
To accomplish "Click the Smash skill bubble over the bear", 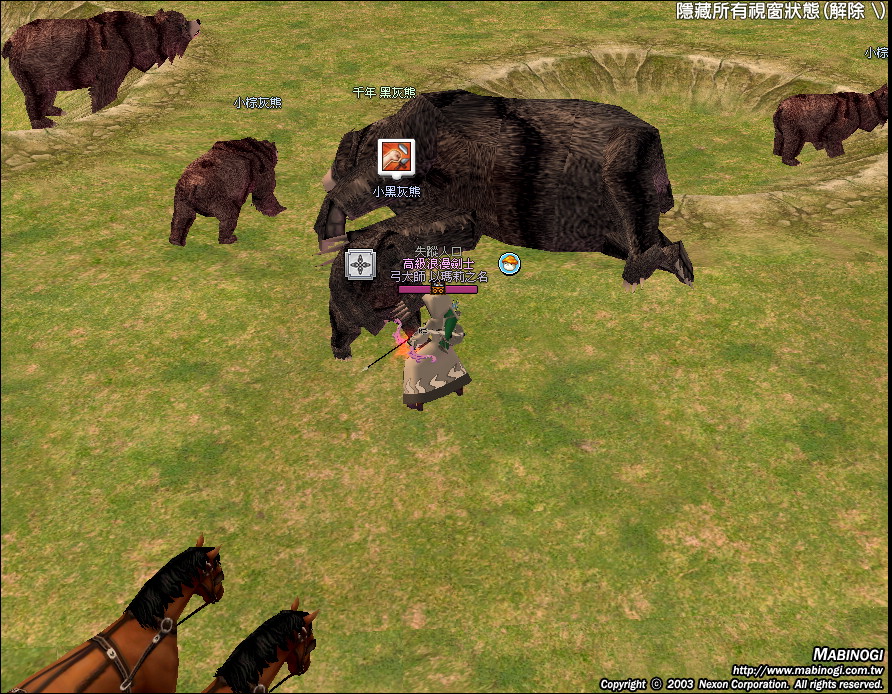I will 394,157.
